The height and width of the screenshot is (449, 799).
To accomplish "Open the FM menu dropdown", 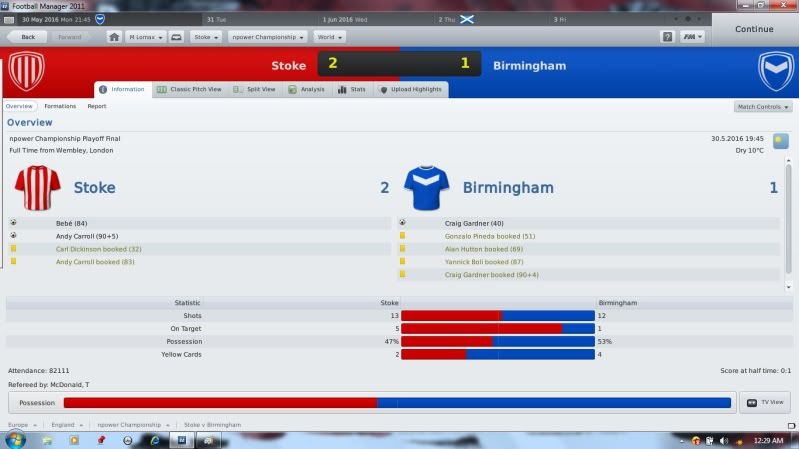I will (x=692, y=37).
